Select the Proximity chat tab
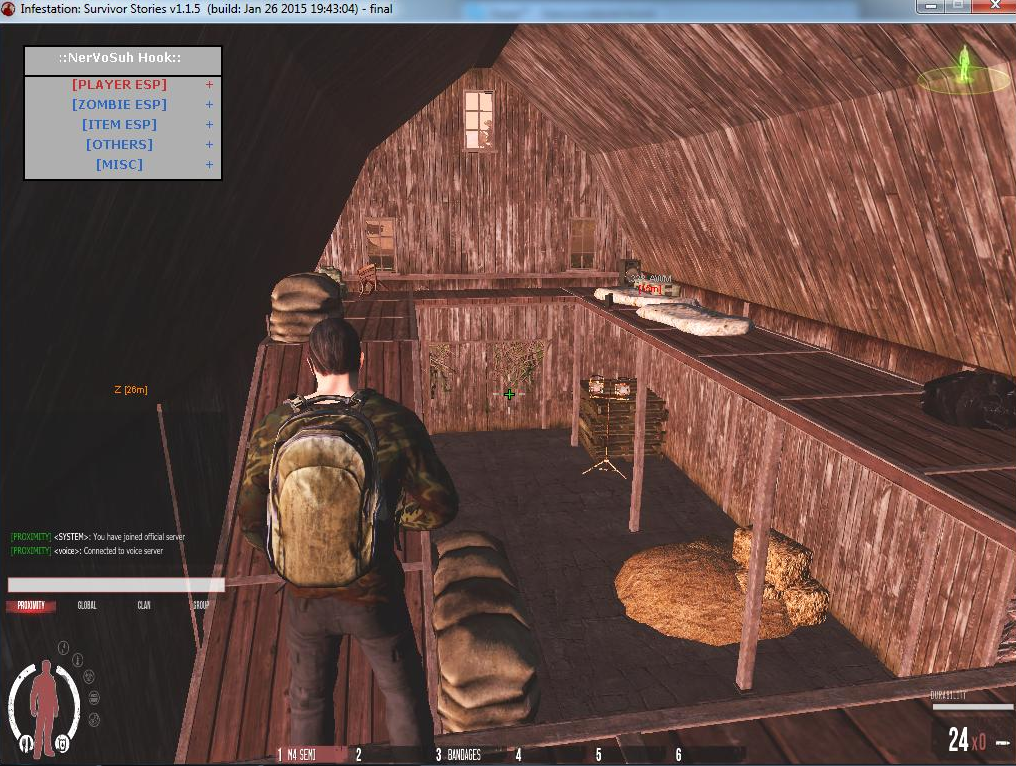The height and width of the screenshot is (766, 1016). click(x=31, y=606)
